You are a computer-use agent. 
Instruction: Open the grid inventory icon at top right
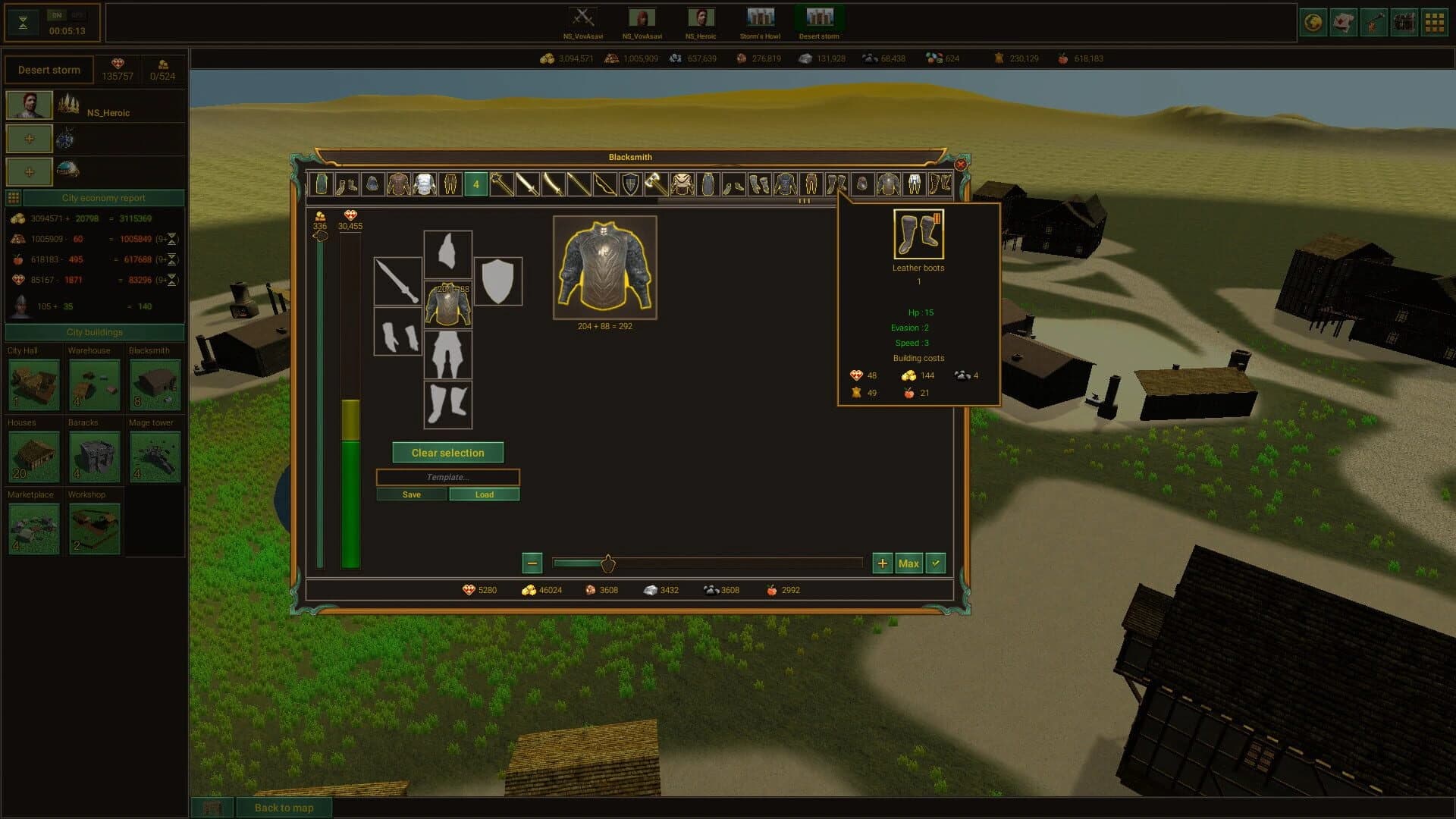tap(1434, 22)
